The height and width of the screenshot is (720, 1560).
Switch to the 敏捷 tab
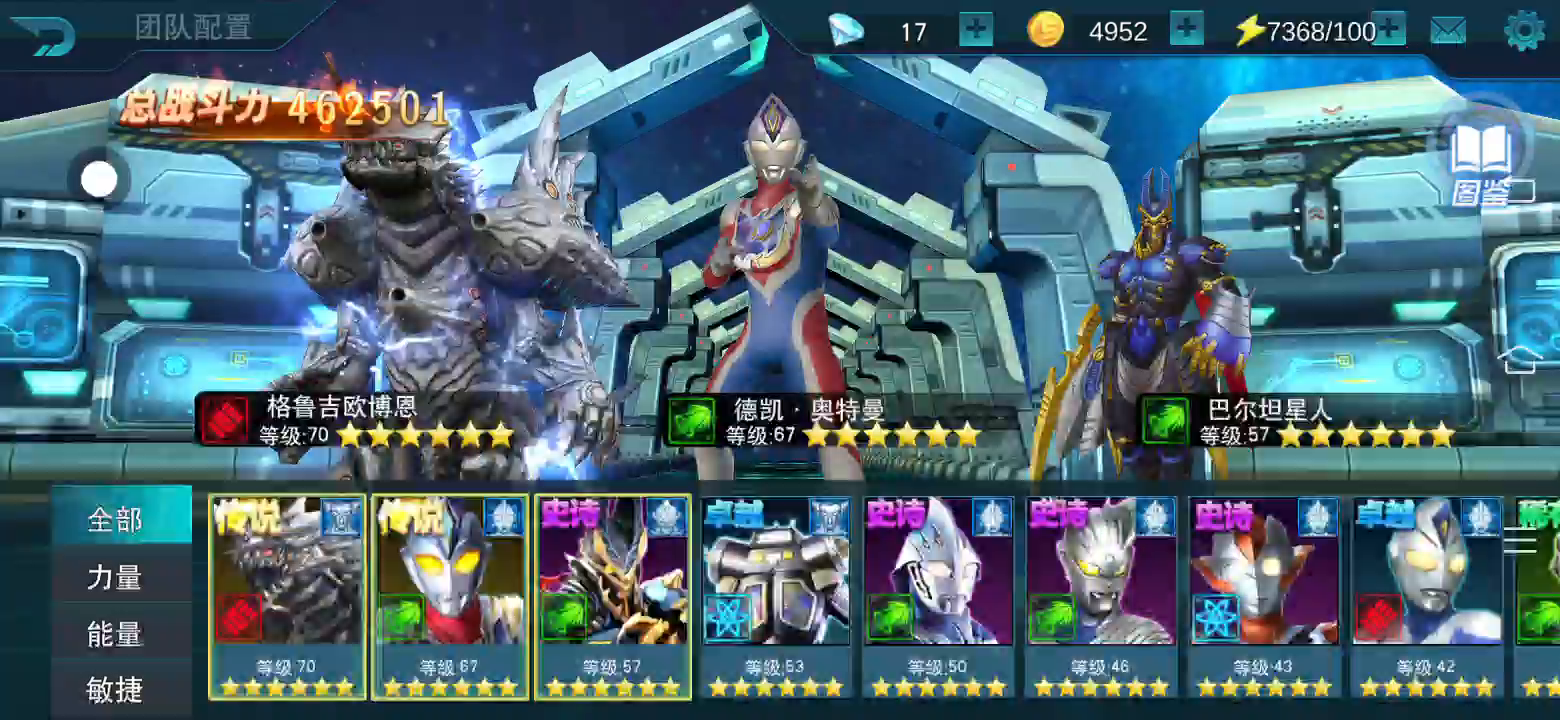pos(116,689)
